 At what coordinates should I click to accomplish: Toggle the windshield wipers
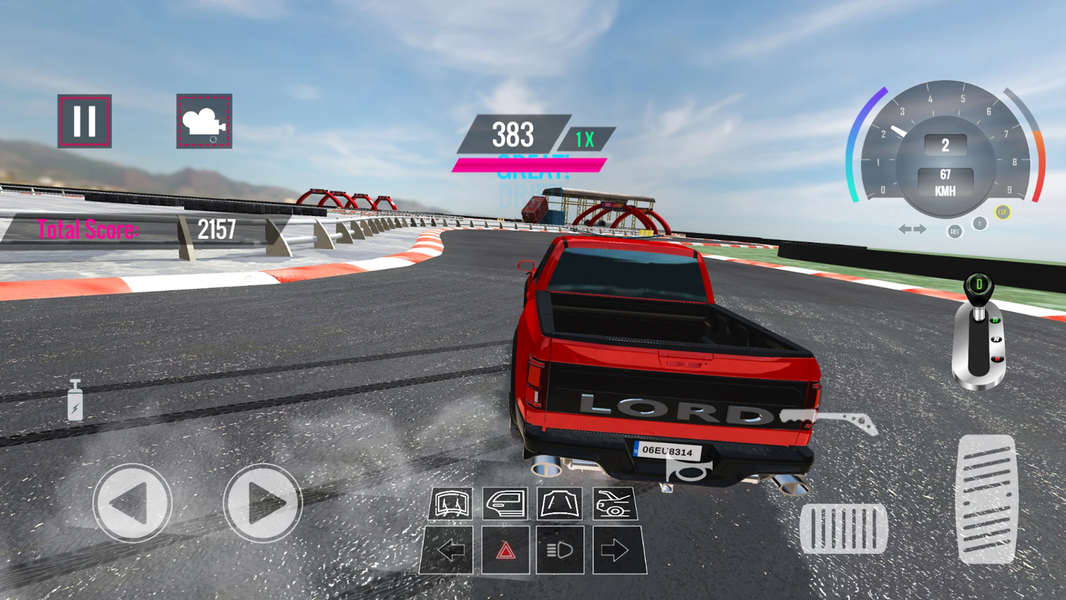451,503
